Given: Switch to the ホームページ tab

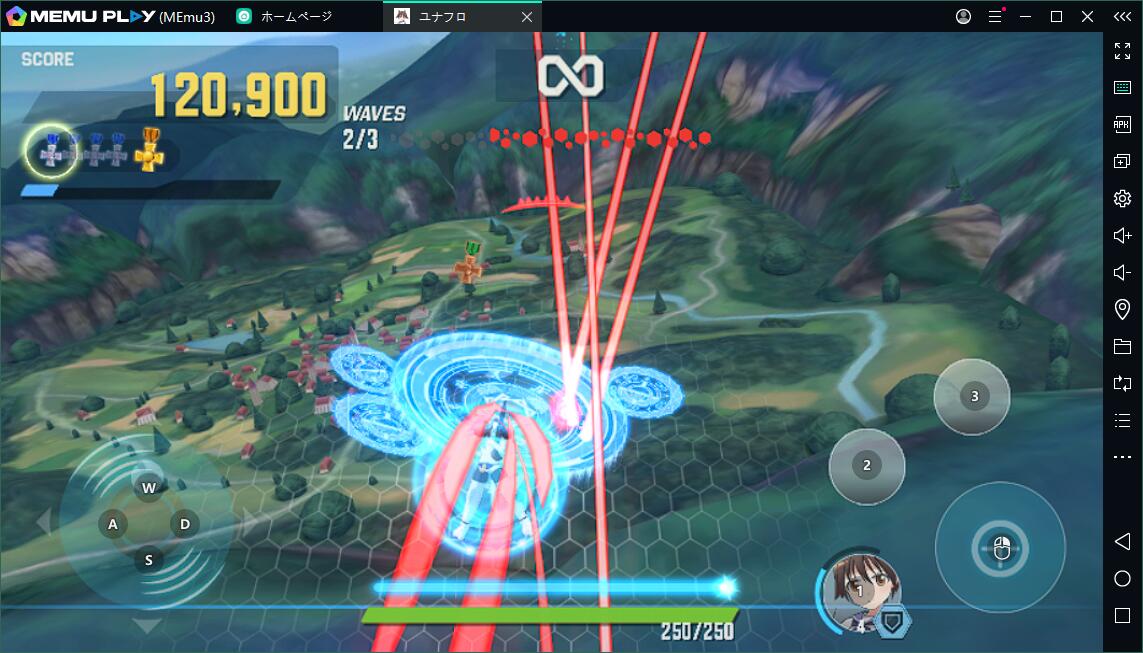Looking at the screenshot, I should [x=295, y=16].
